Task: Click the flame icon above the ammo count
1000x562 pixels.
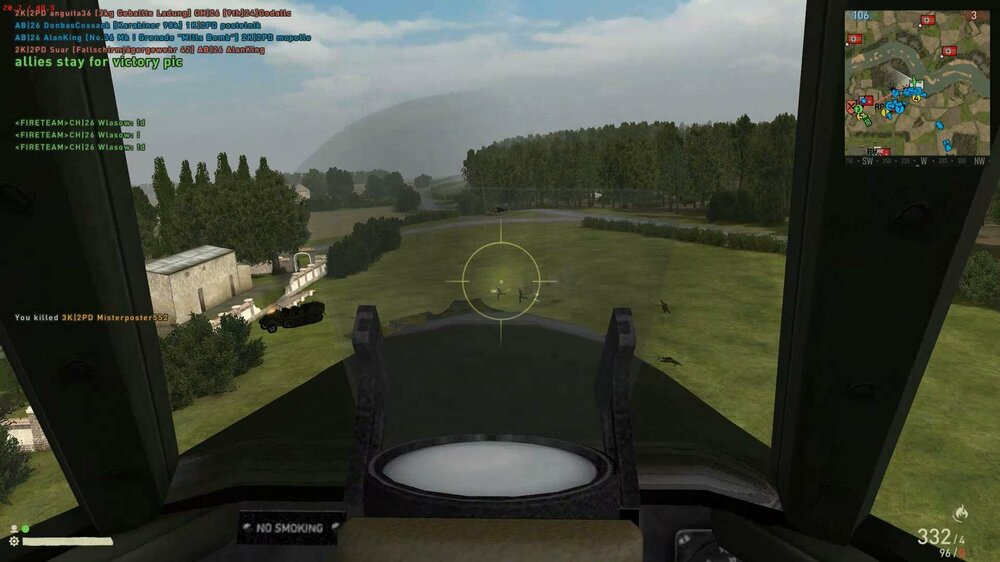Action: click(962, 515)
